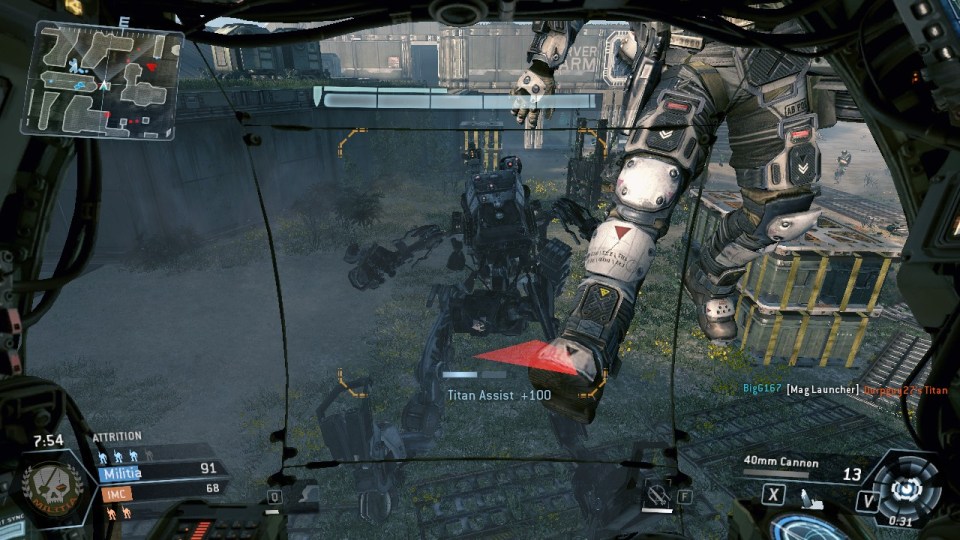Activate the titan core ability dial

[x=906, y=487]
